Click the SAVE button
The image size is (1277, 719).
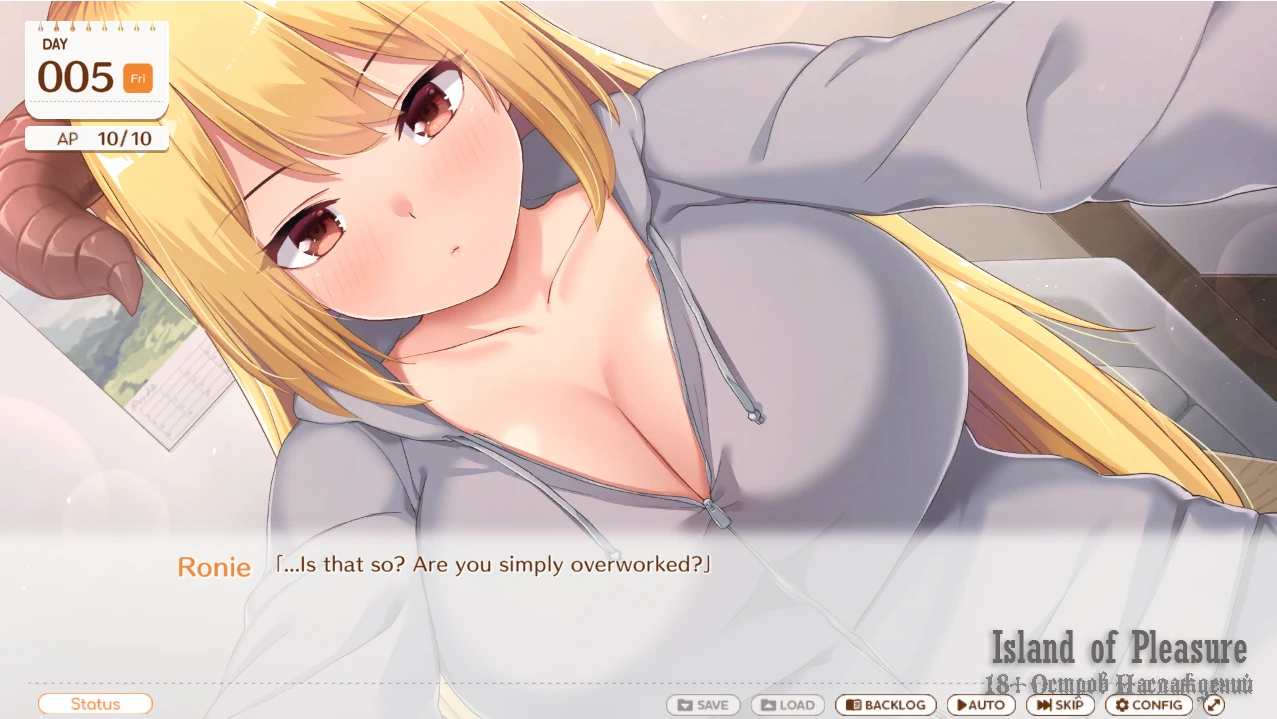tap(703, 705)
